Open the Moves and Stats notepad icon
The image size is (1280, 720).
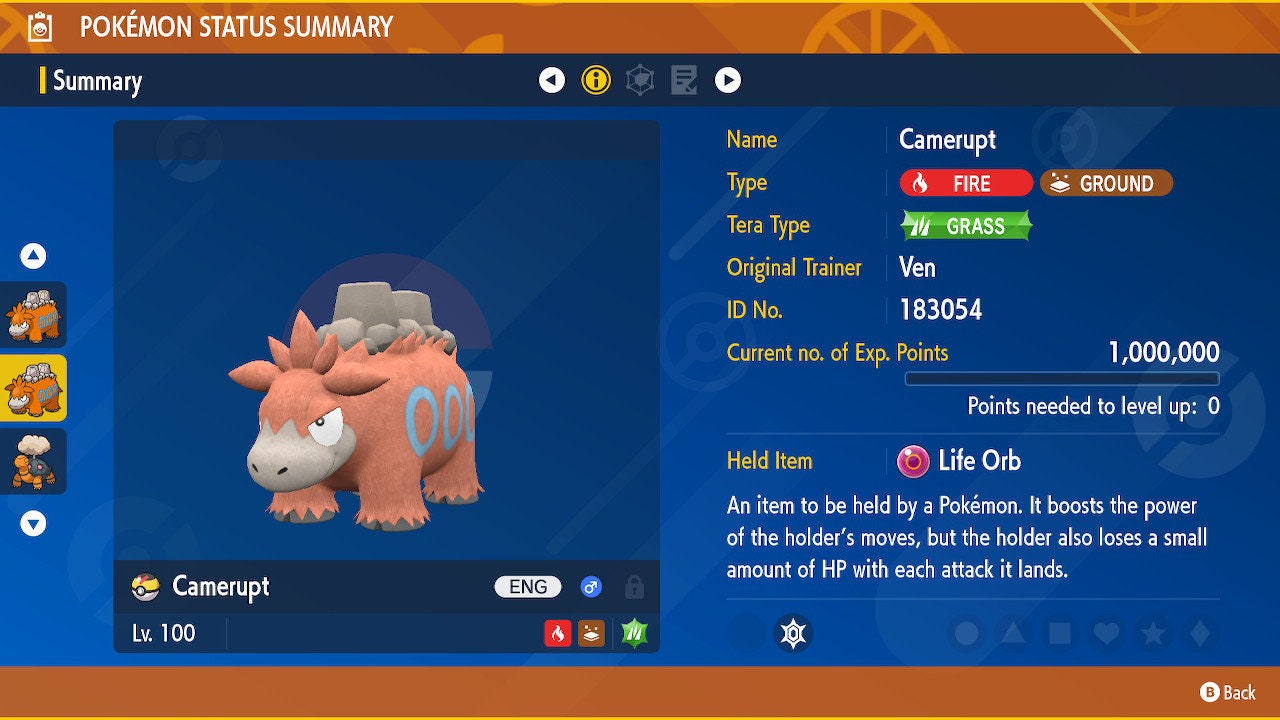pyautogui.click(x=684, y=80)
